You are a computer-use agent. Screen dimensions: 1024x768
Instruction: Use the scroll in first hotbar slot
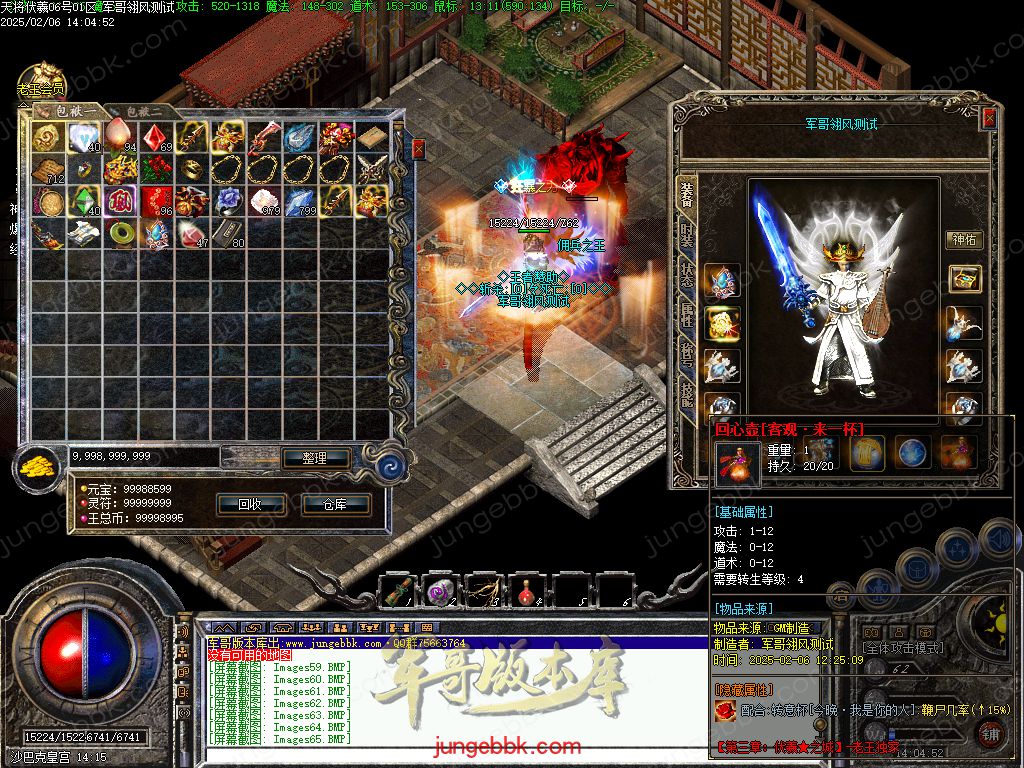click(x=398, y=592)
